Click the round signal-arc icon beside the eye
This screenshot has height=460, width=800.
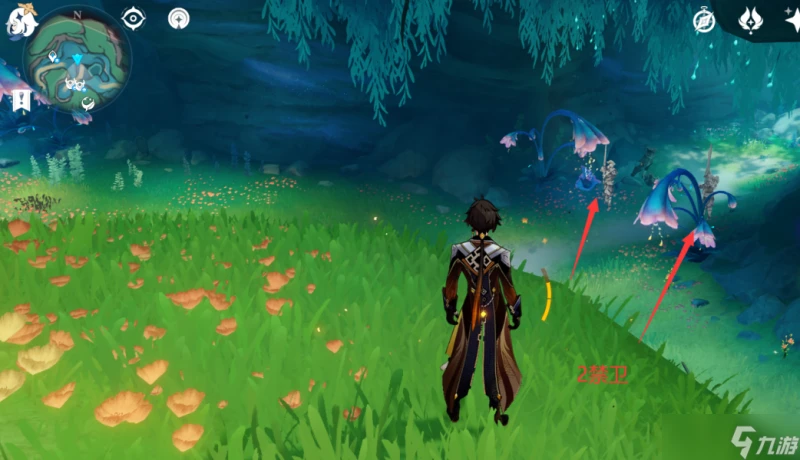(179, 18)
